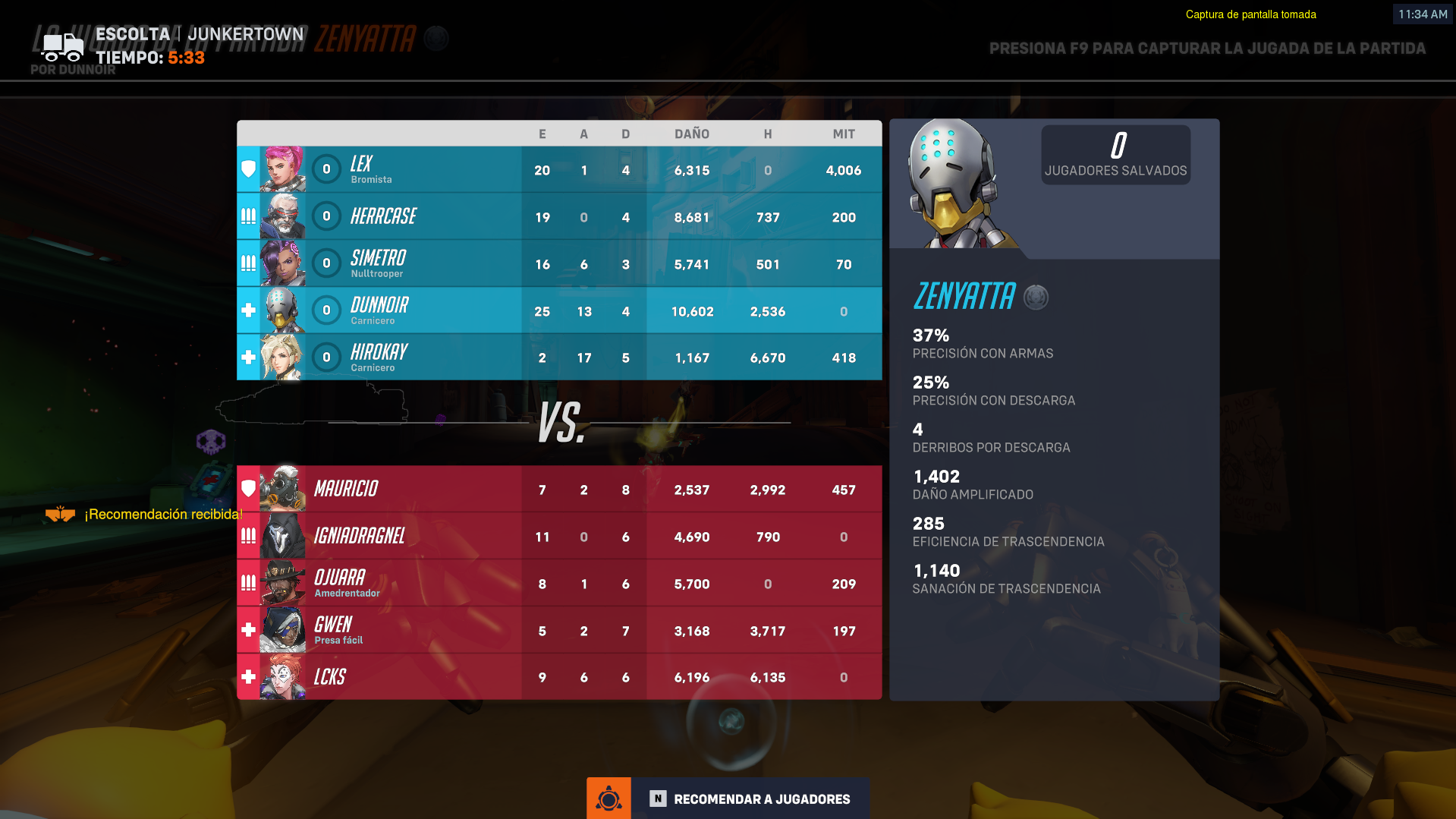1456x819 pixels.
Task: Click the Recomendación recibida notification
Action: 162,514
